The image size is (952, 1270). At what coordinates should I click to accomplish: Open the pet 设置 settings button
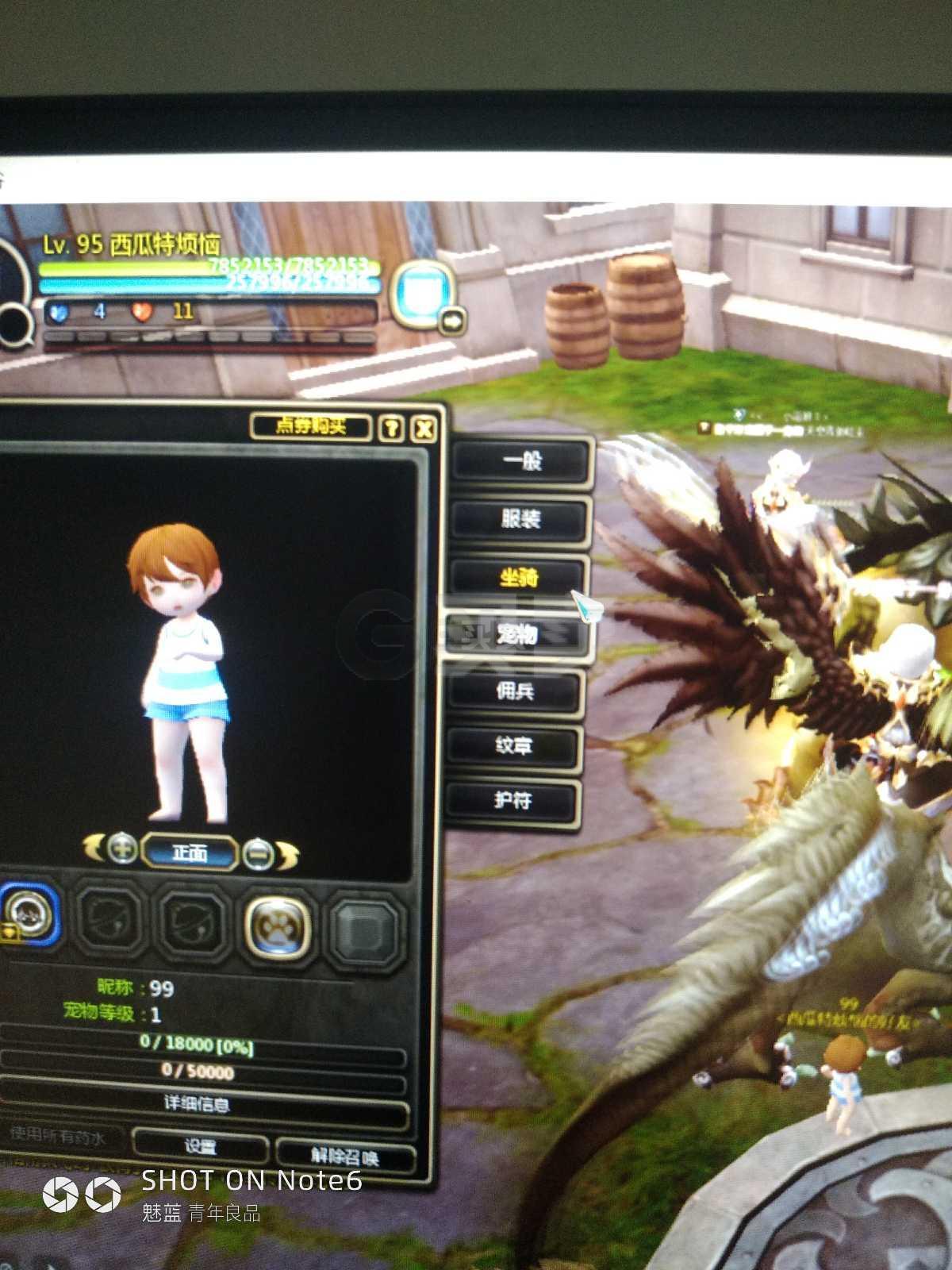[200, 1146]
